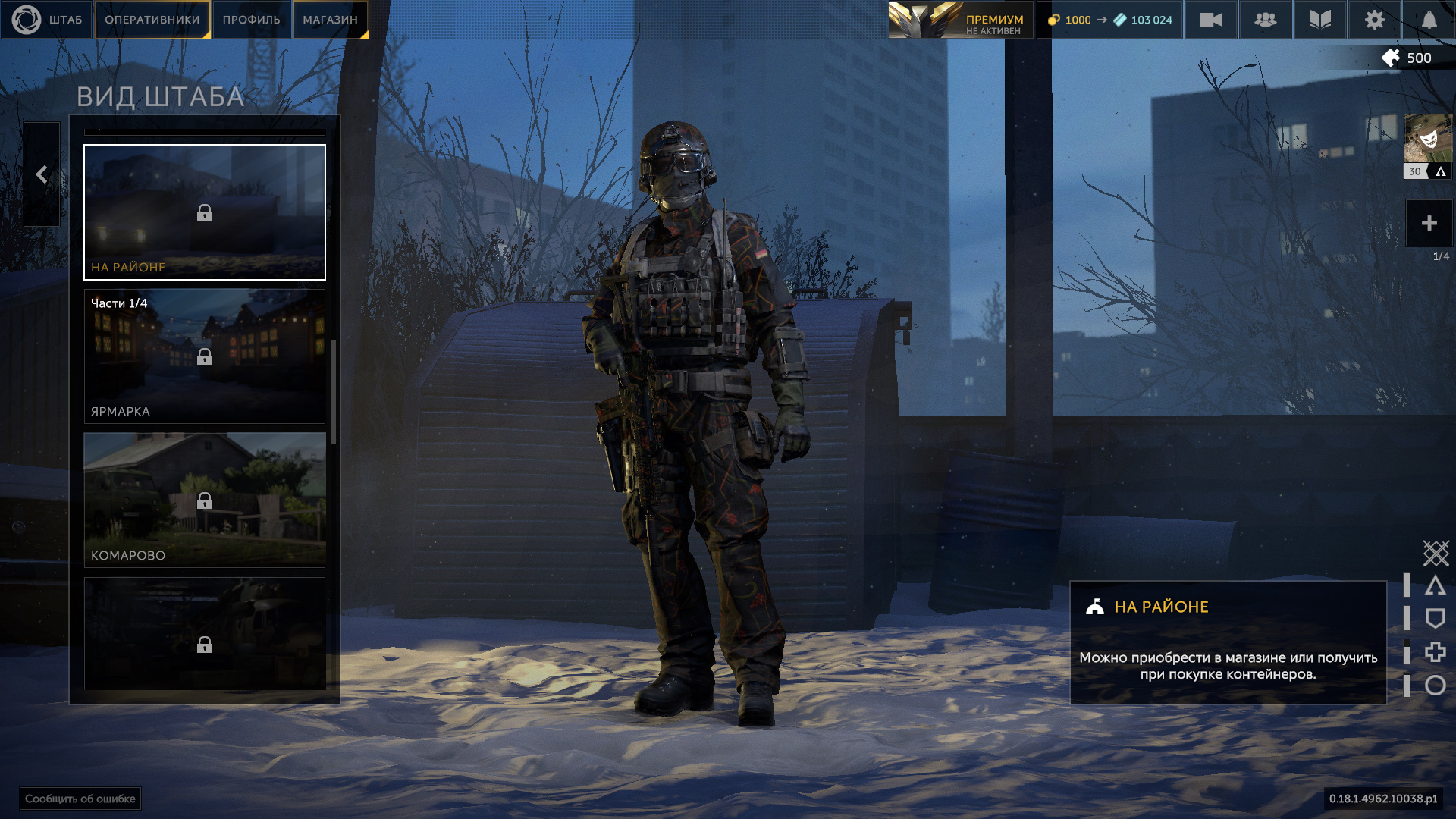Image resolution: width=1456 pixels, height=819 pixels.
Task: Choose the Ярмарка headquarters view
Action: tap(205, 356)
